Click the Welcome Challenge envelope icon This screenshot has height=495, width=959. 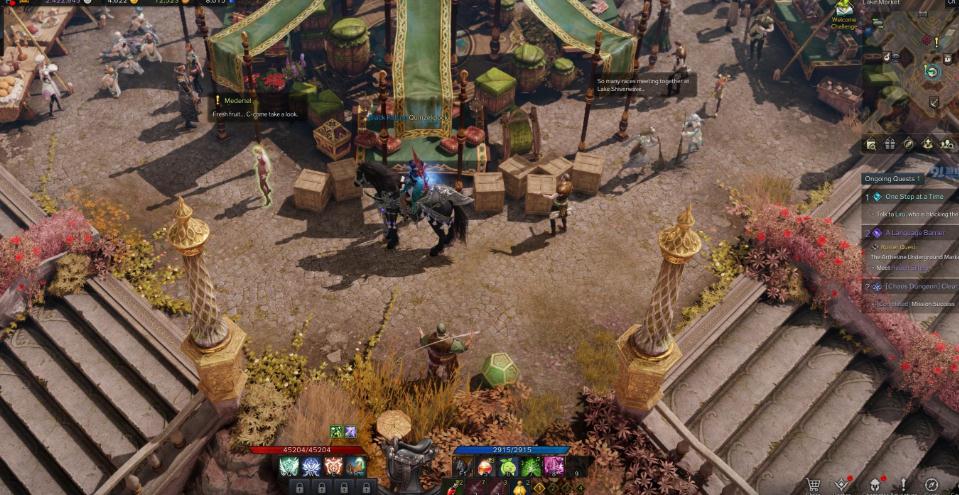(x=844, y=9)
